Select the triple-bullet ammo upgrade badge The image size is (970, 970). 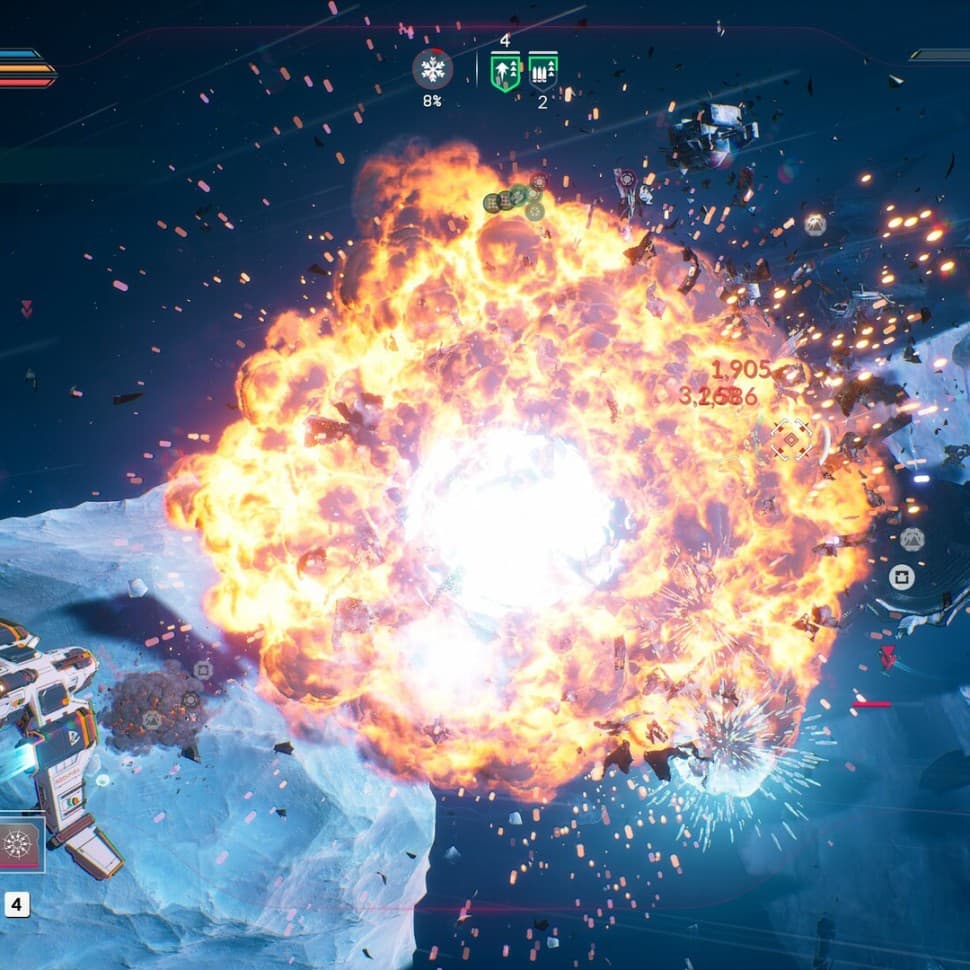(543, 72)
